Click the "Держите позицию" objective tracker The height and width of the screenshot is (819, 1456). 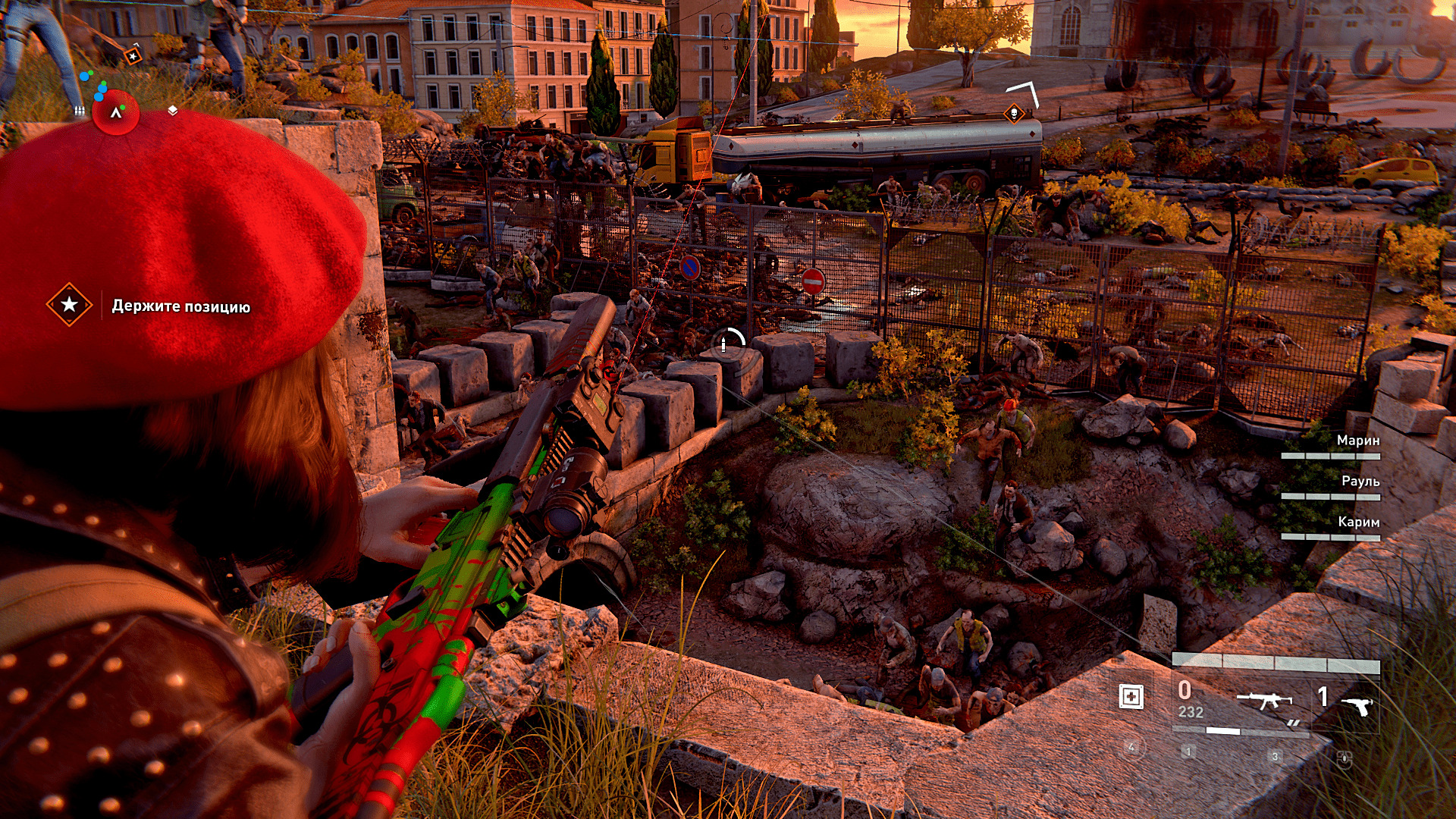[180, 306]
